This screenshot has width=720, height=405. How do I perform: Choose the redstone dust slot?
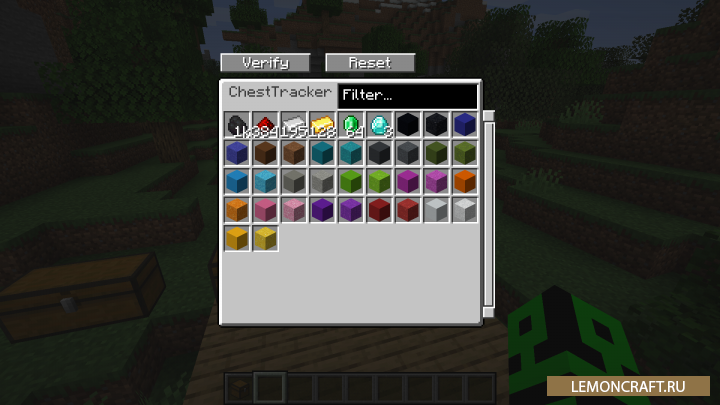pos(265,125)
